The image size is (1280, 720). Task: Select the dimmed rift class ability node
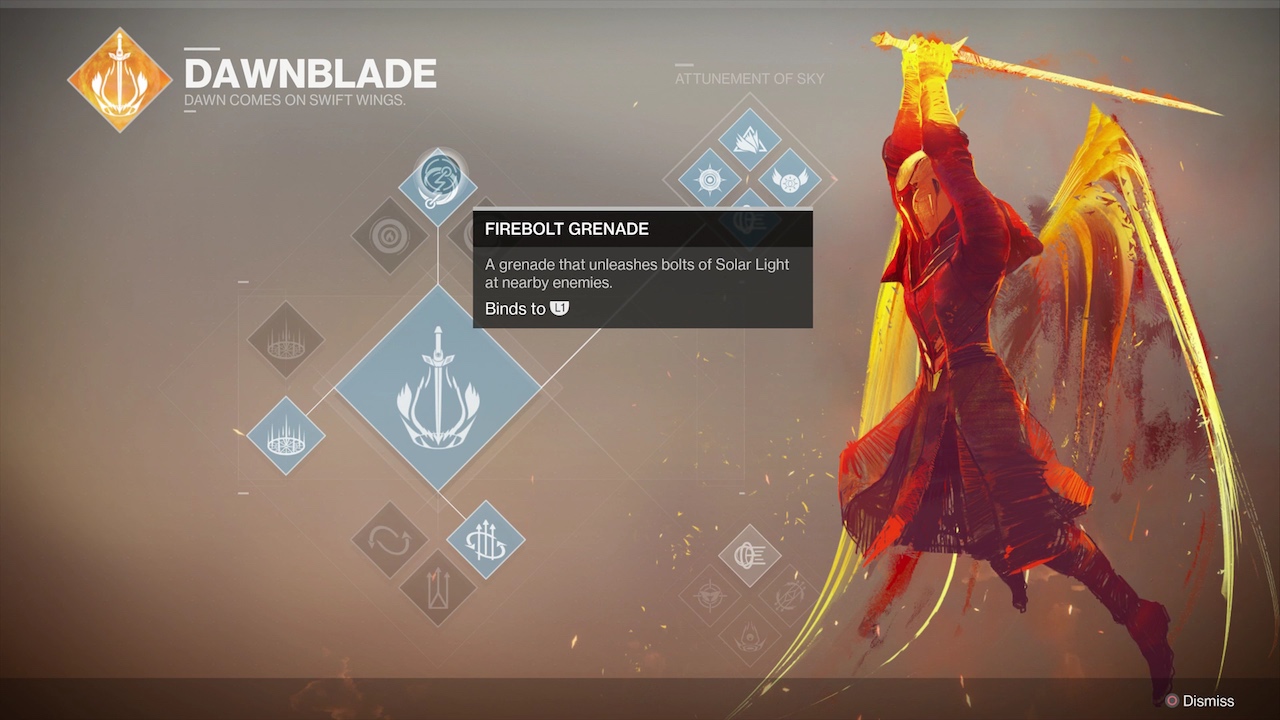[x=286, y=340]
